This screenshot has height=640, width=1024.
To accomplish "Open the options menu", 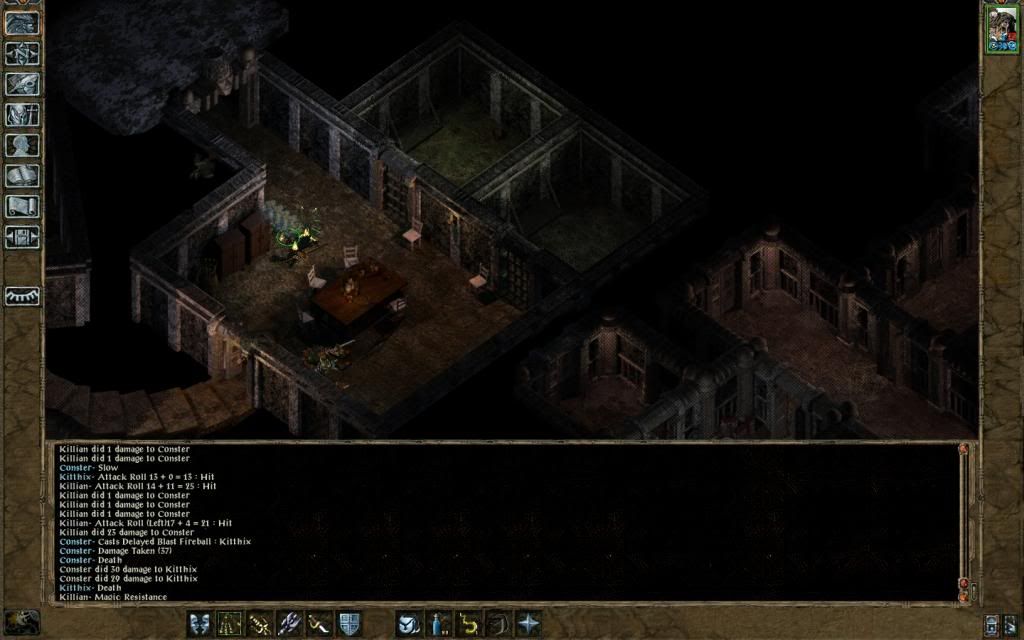I will tap(22, 237).
